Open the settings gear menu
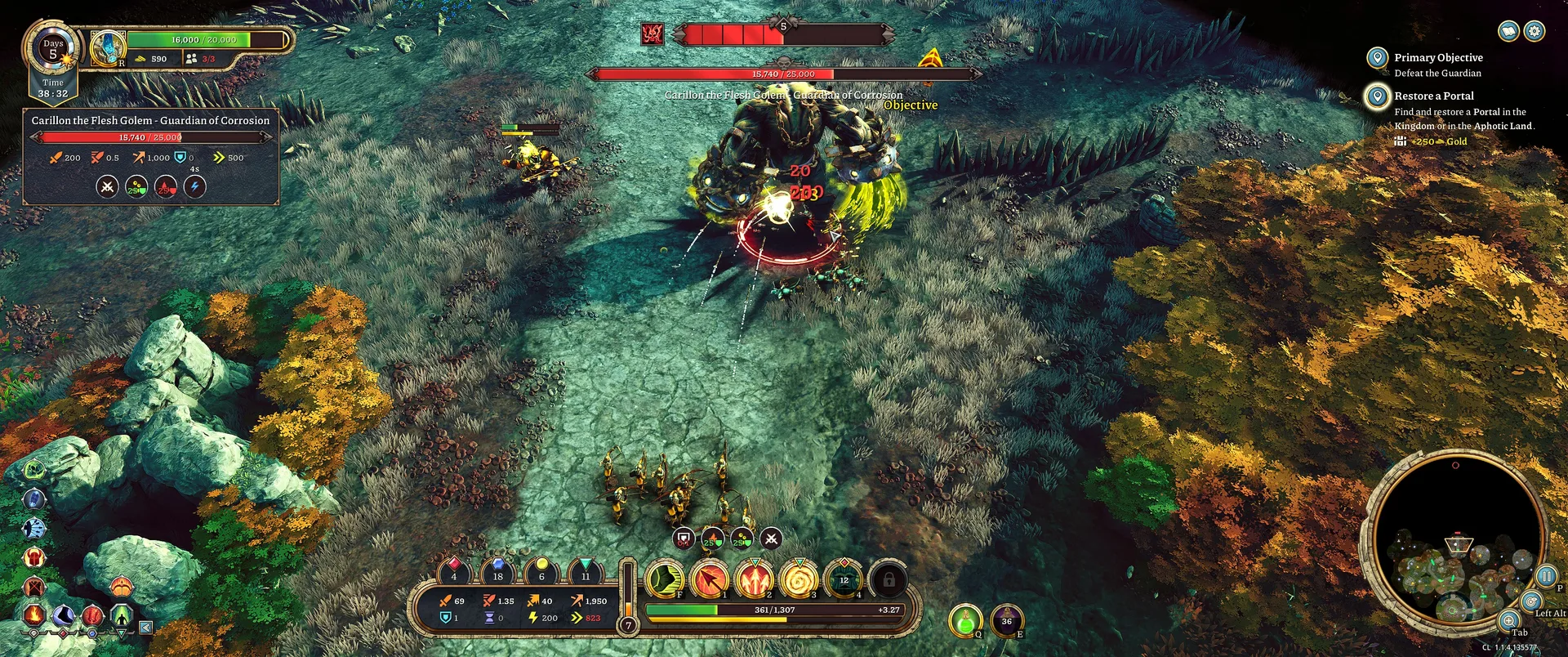The height and width of the screenshot is (657, 1568). (1535, 31)
